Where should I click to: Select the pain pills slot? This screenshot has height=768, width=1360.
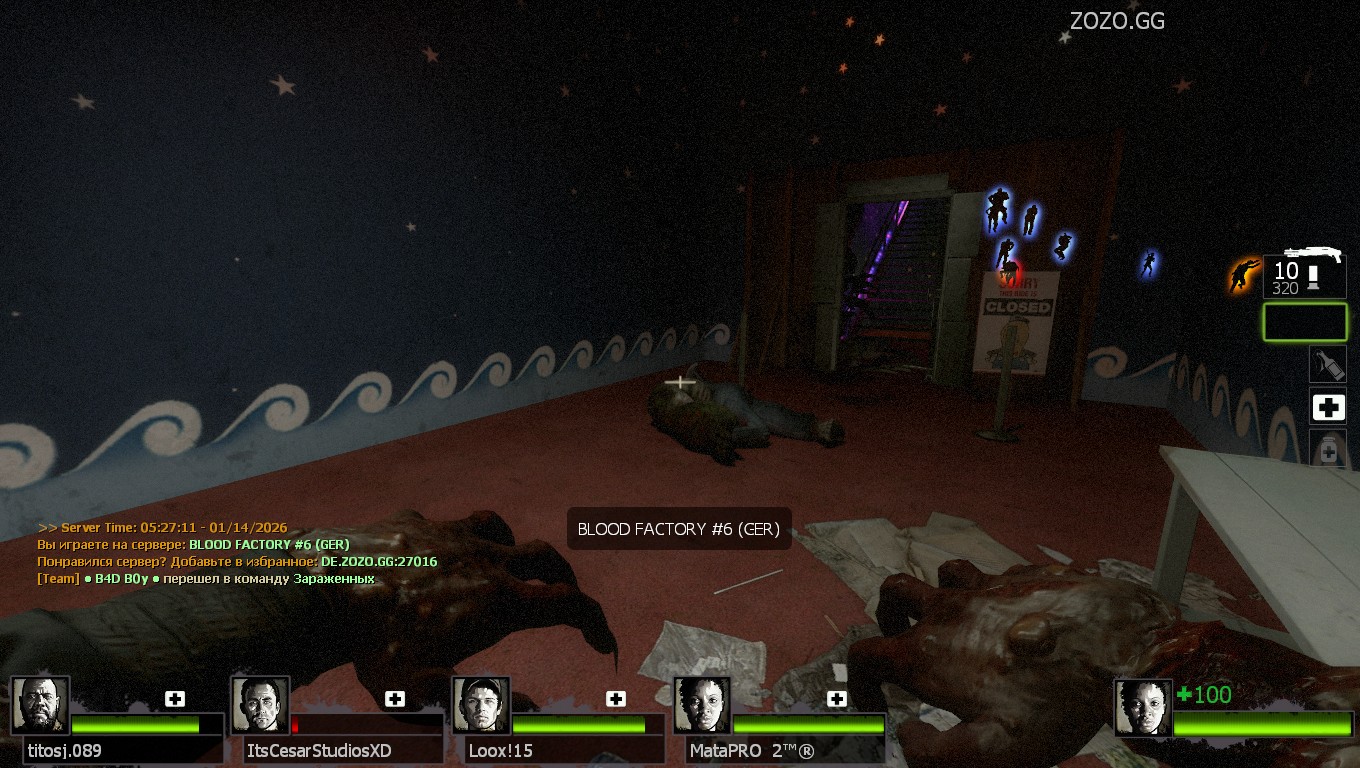pyautogui.click(x=1328, y=449)
